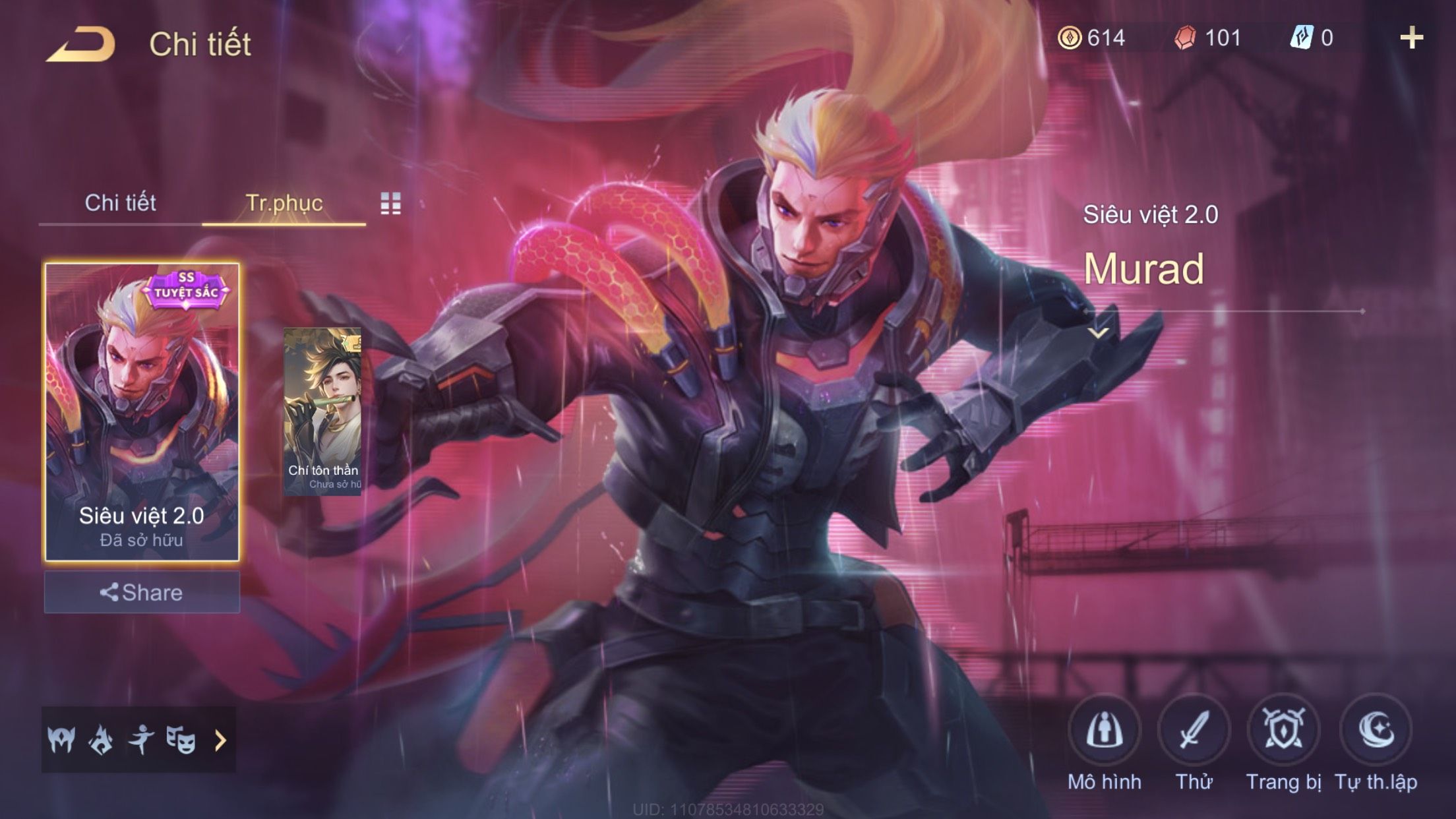The image size is (1456, 819).
Task: Add currency with the plus button
Action: [1411, 38]
